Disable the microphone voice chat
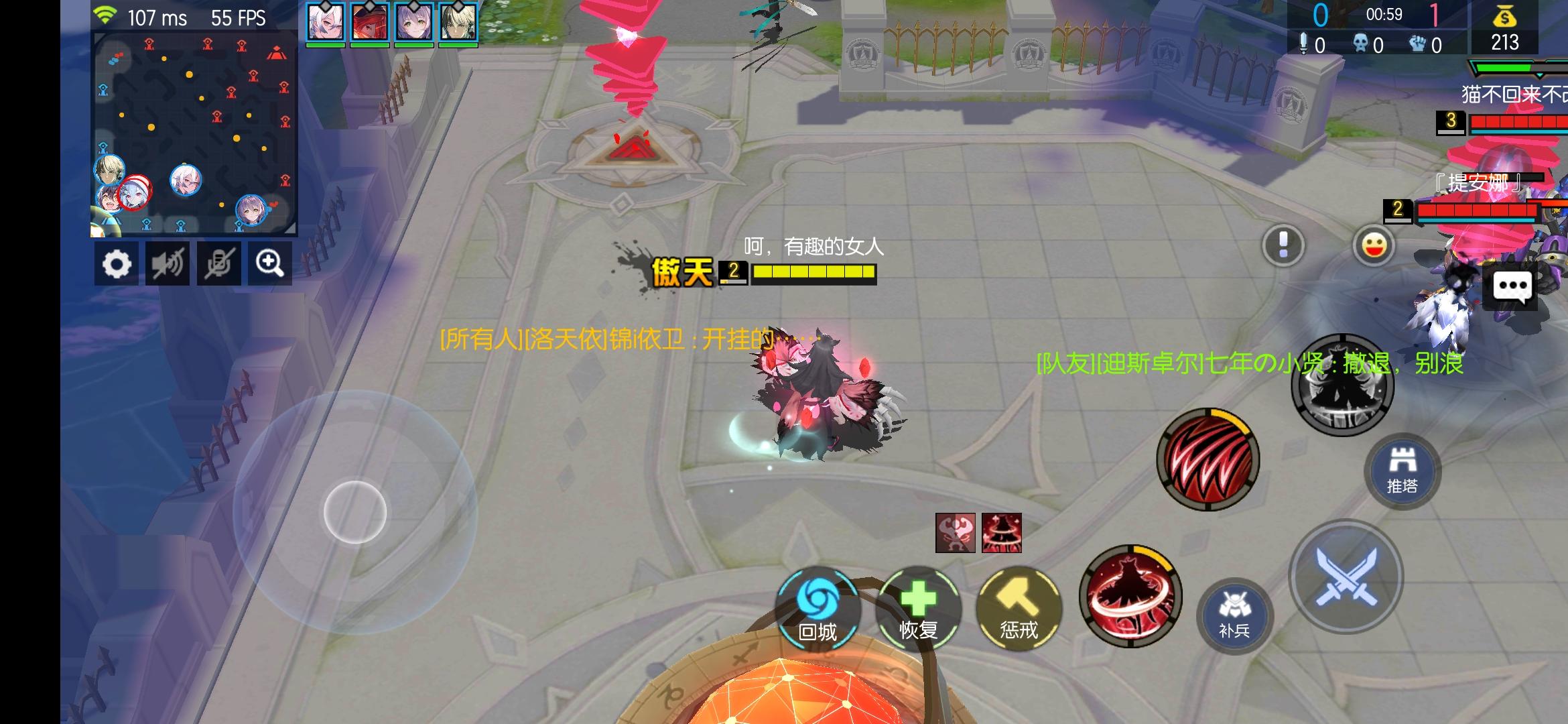The image size is (1568, 724). tap(218, 263)
